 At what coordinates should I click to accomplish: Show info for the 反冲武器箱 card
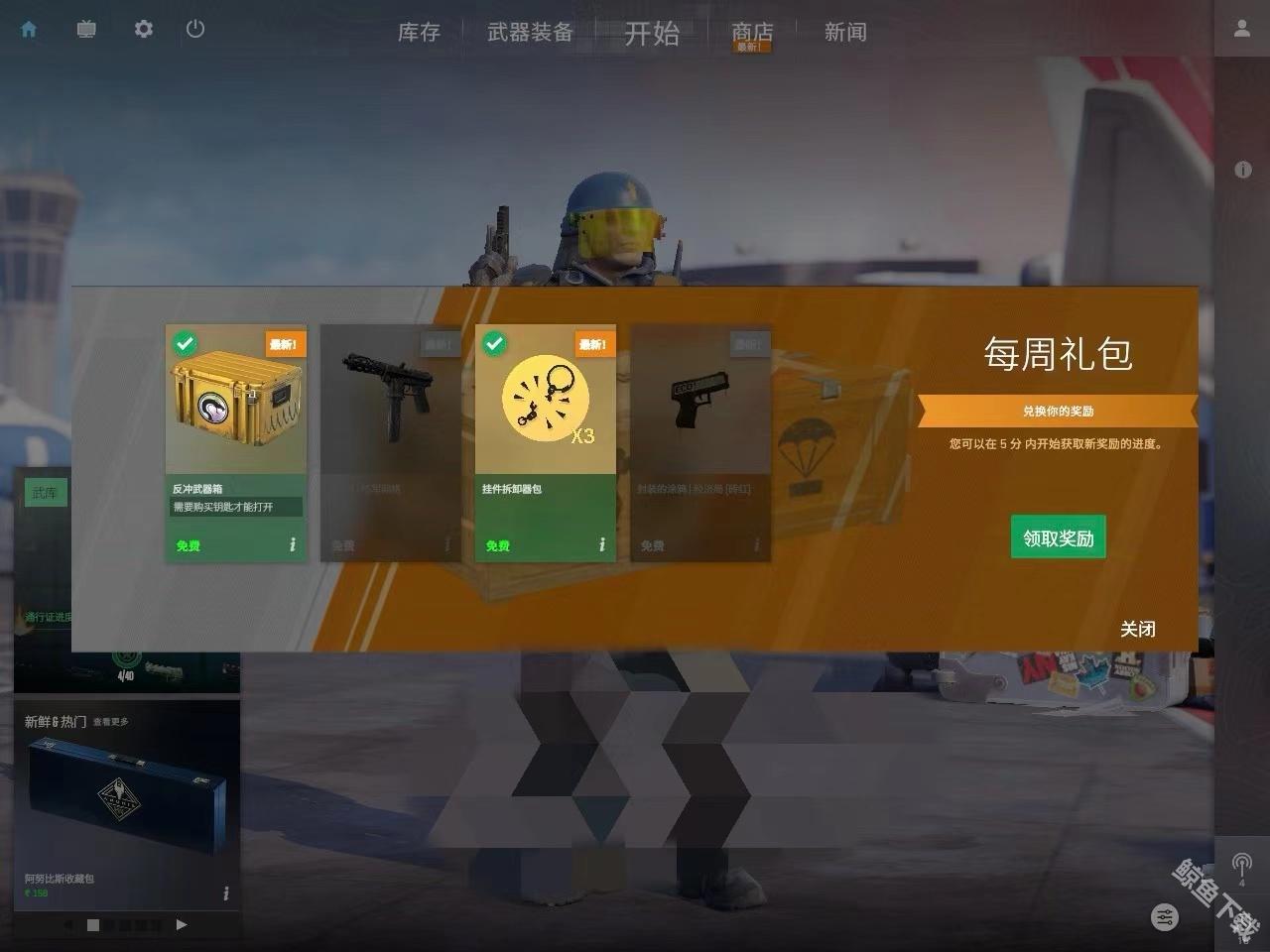(x=293, y=544)
